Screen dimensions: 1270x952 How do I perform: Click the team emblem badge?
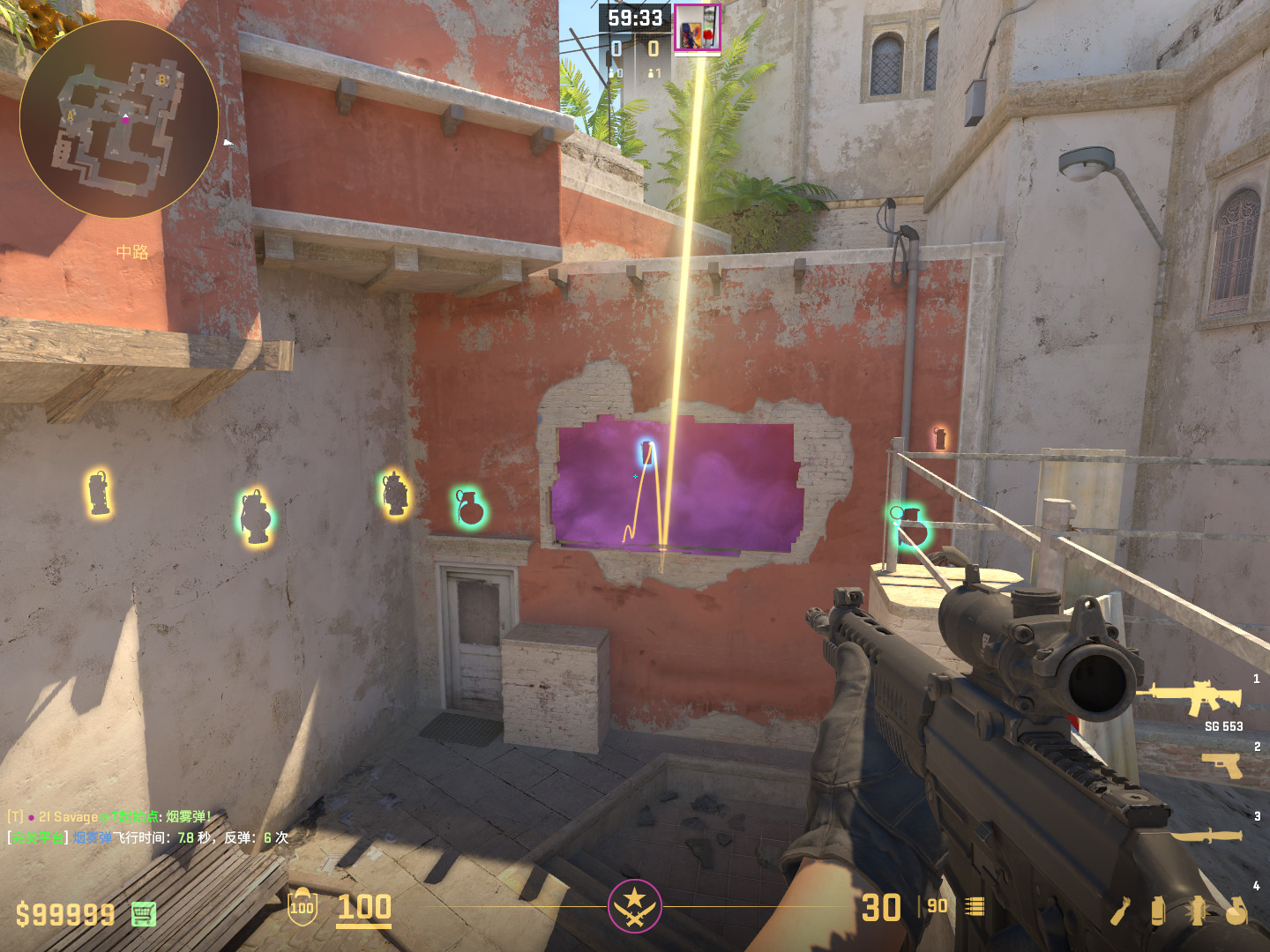coord(634,905)
